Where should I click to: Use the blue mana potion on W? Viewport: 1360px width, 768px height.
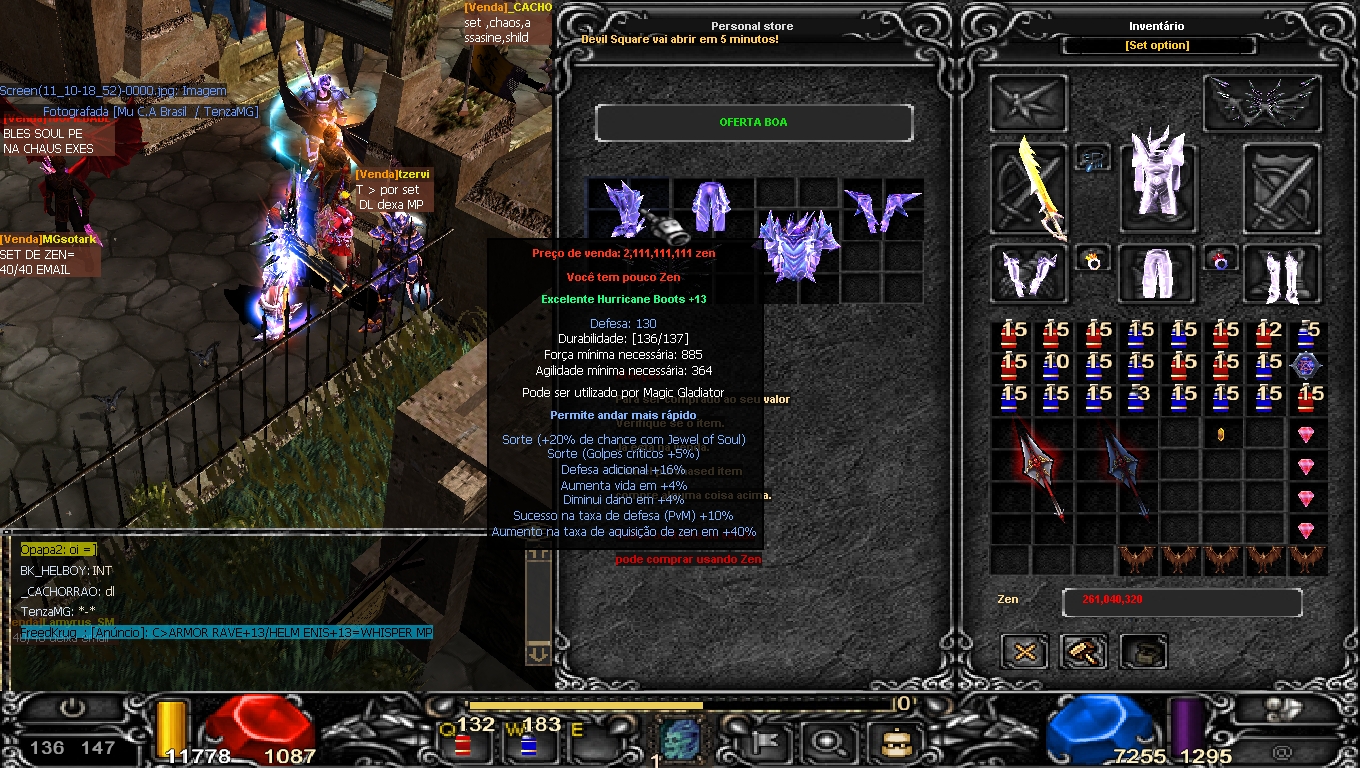(527, 744)
